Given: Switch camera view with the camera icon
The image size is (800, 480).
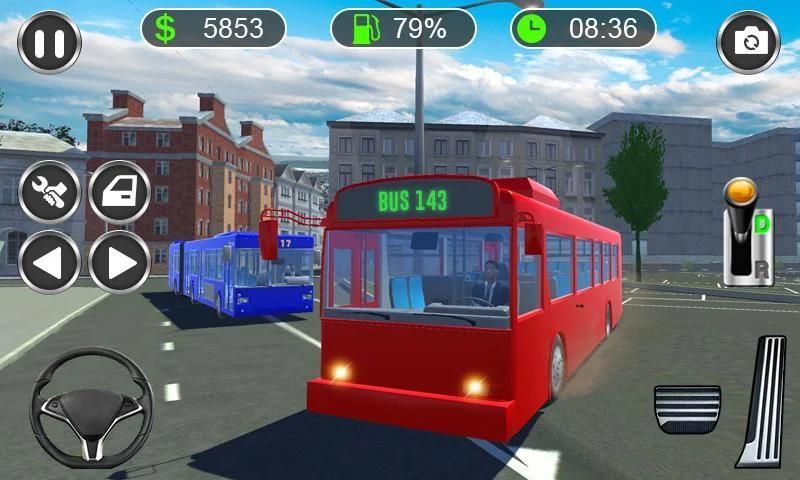Looking at the screenshot, I should point(748,42).
